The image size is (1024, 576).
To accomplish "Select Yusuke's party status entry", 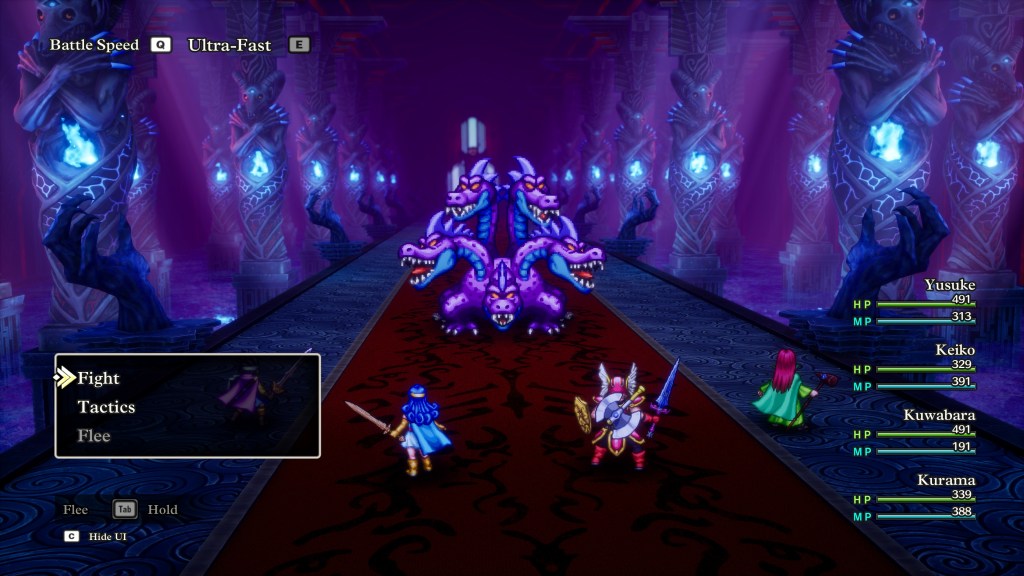I will [x=914, y=303].
